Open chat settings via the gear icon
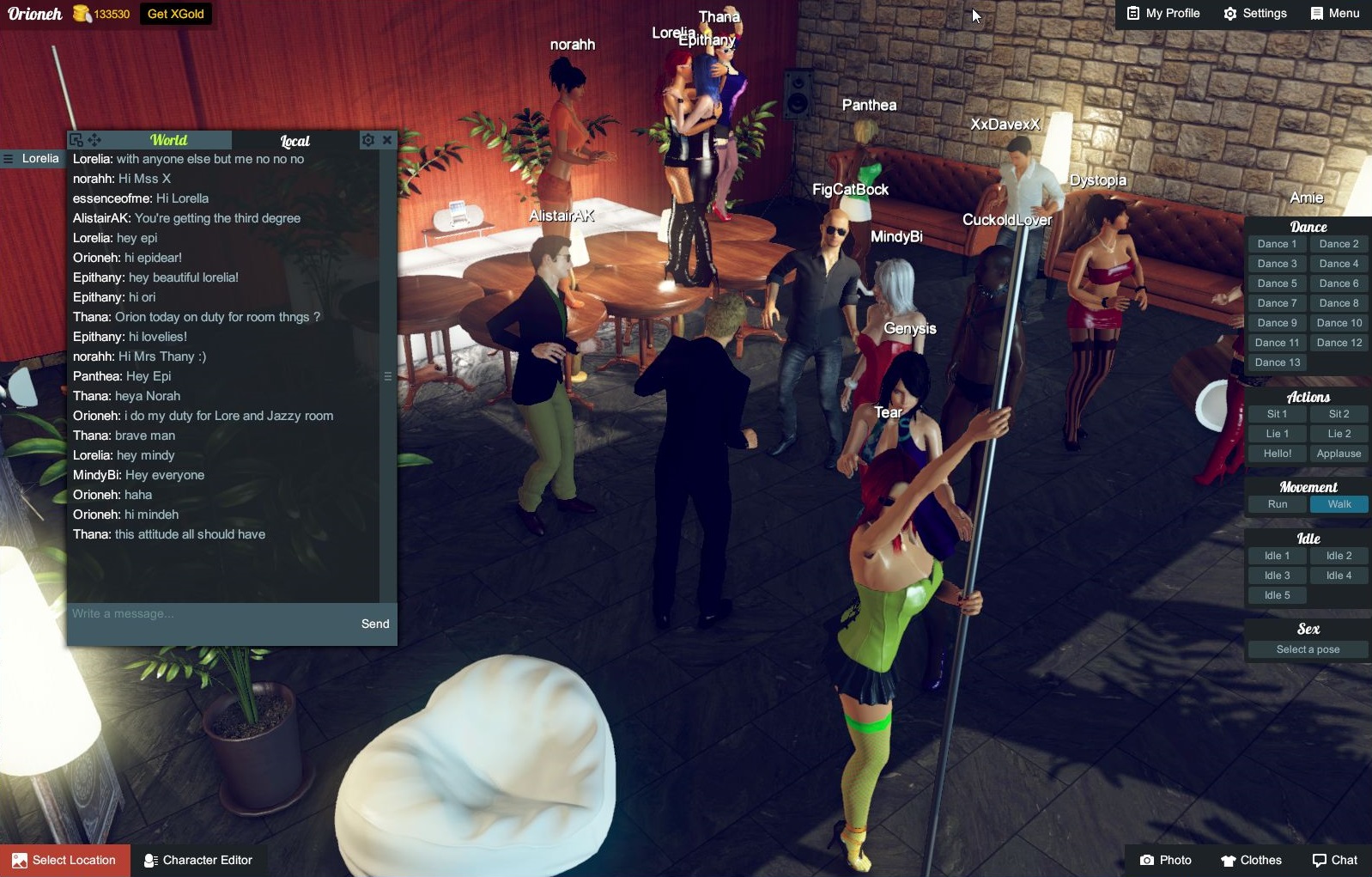This screenshot has height=877, width=1372. click(x=368, y=139)
